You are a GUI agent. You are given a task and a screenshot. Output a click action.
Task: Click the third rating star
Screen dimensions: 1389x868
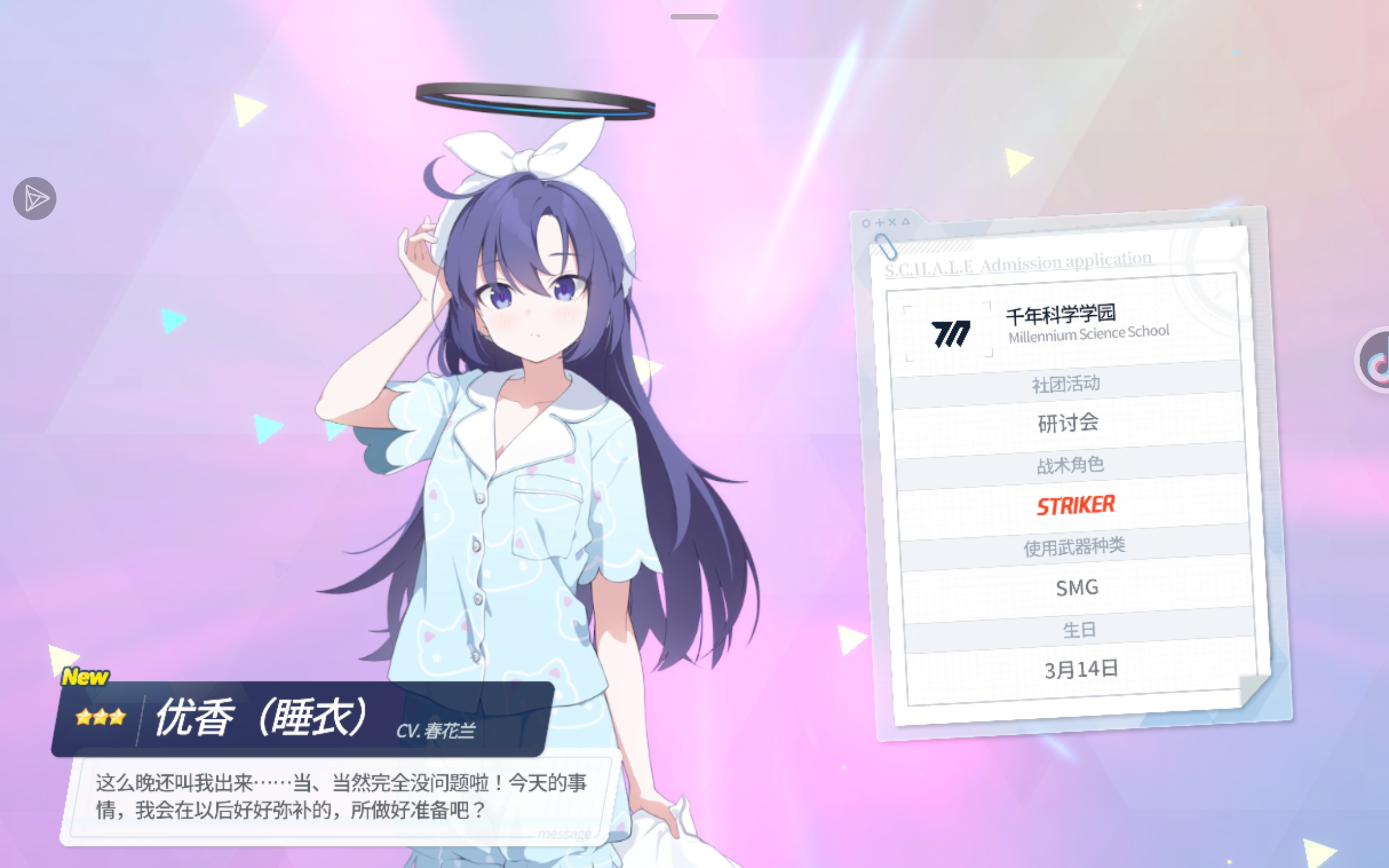tap(119, 717)
